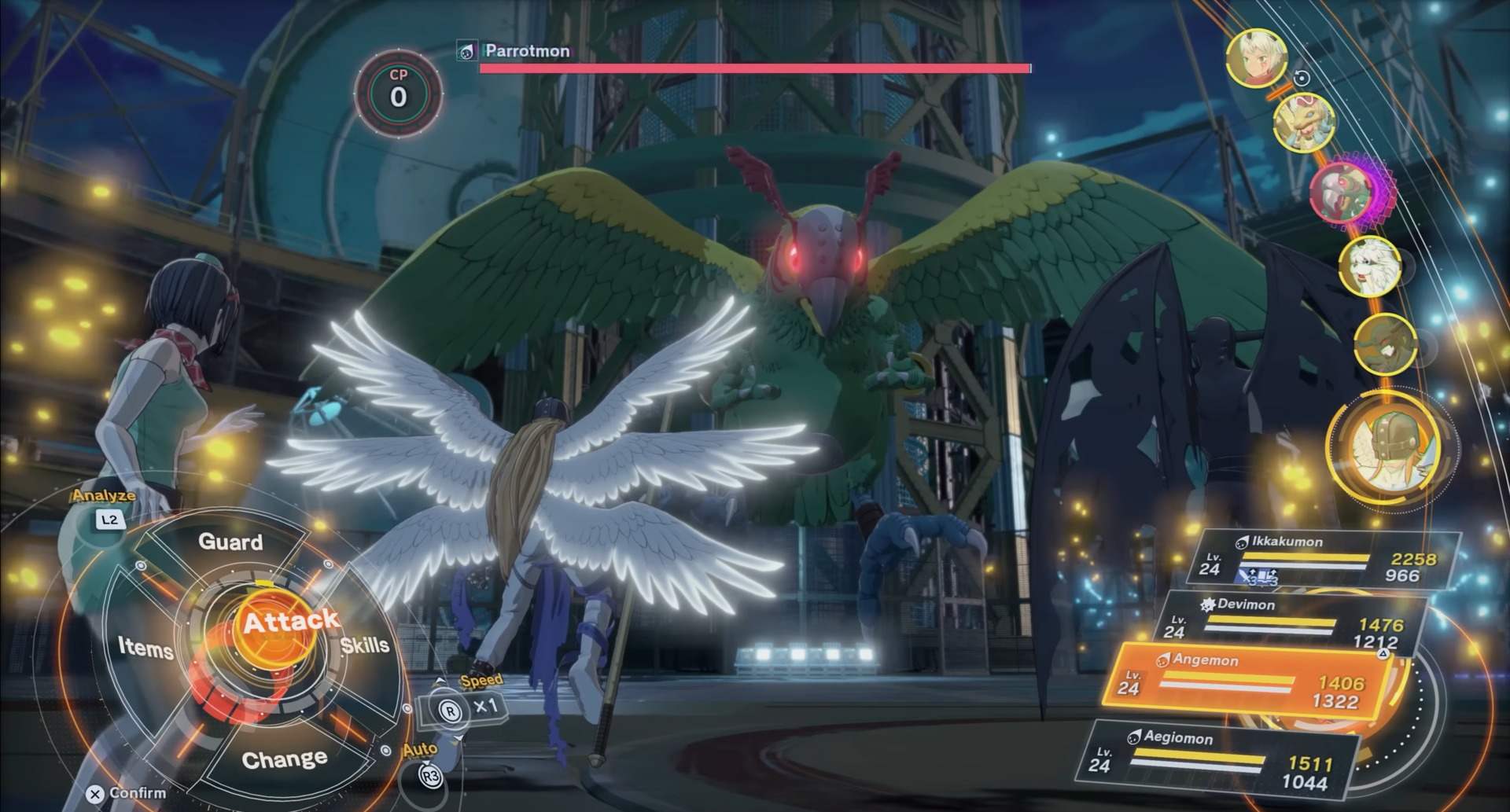The width and height of the screenshot is (1510, 812).
Task: Select the Attack command
Action: click(x=290, y=623)
